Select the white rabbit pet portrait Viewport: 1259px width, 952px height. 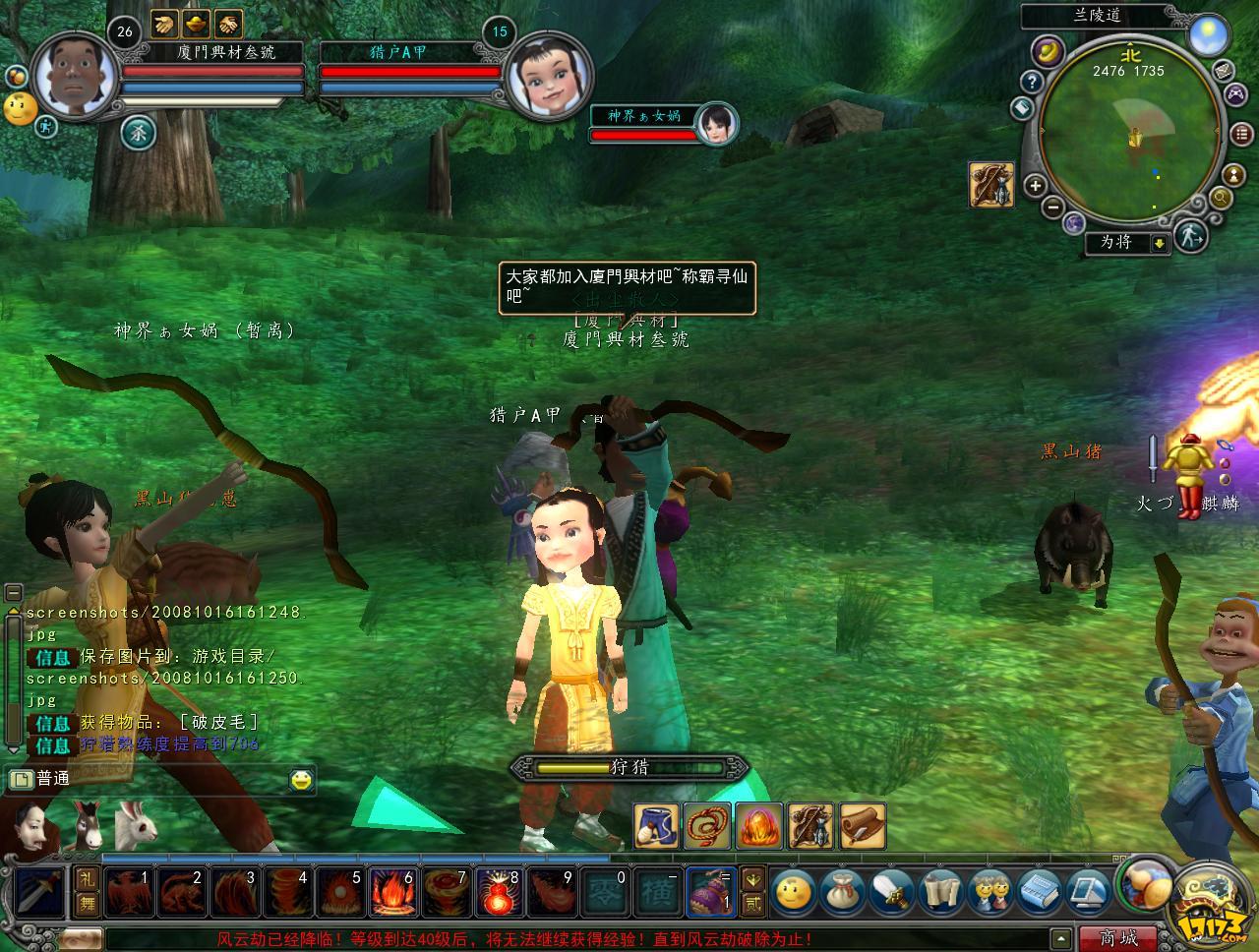[x=135, y=824]
